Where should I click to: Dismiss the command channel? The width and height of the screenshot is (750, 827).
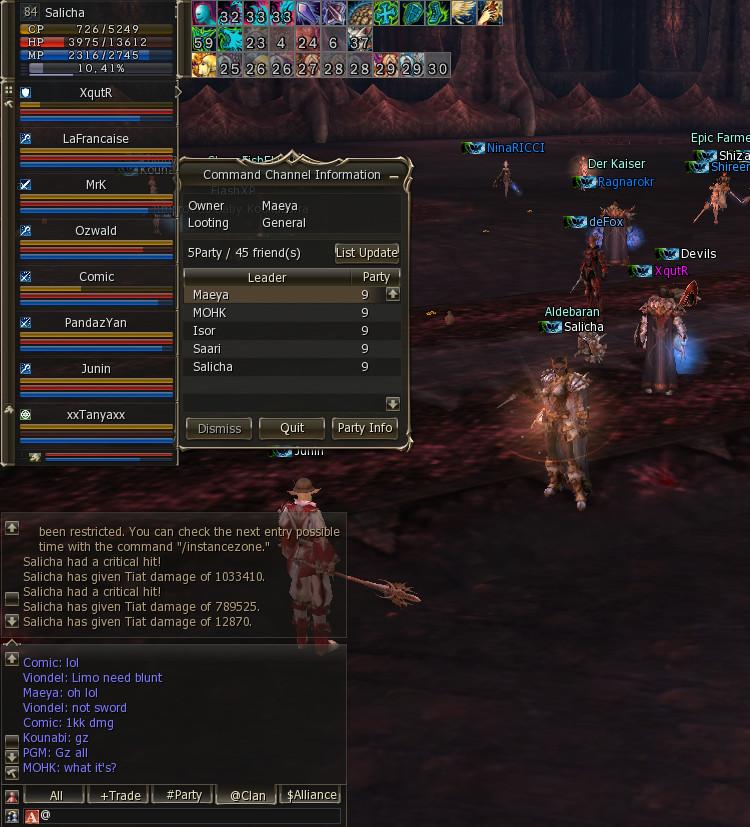219,428
